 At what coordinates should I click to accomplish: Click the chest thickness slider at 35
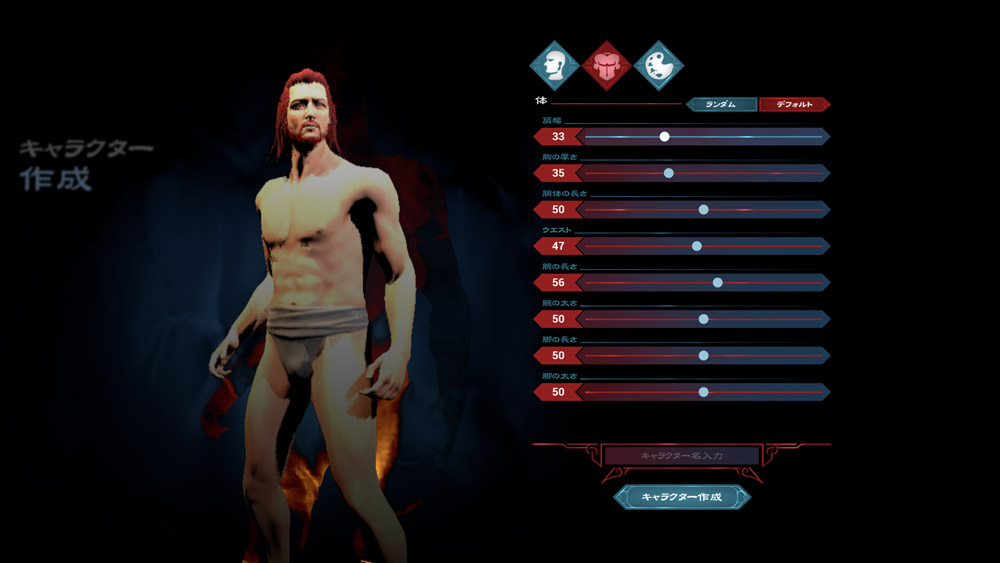pos(669,173)
